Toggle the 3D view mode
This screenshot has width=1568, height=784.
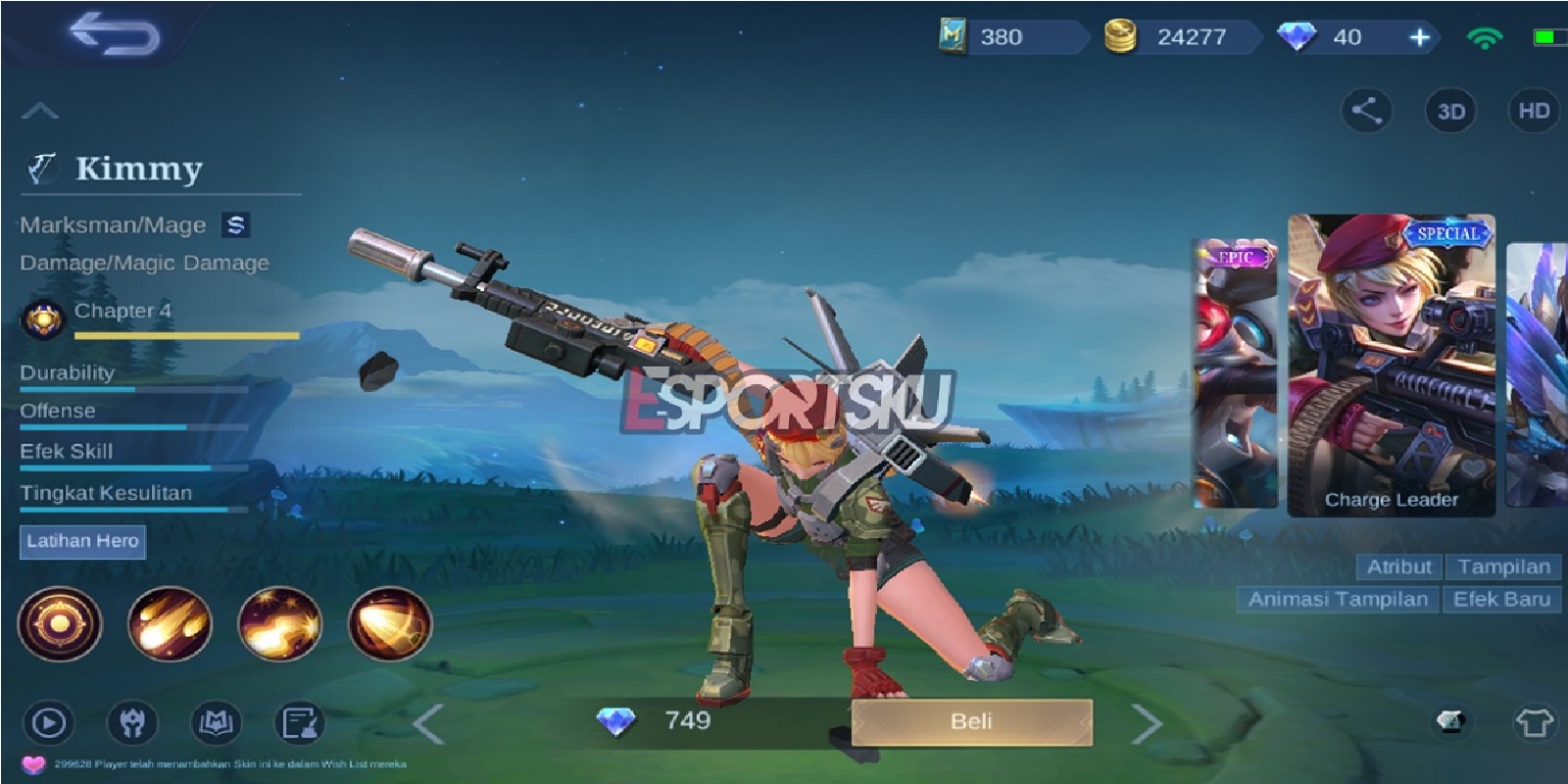[x=1450, y=111]
